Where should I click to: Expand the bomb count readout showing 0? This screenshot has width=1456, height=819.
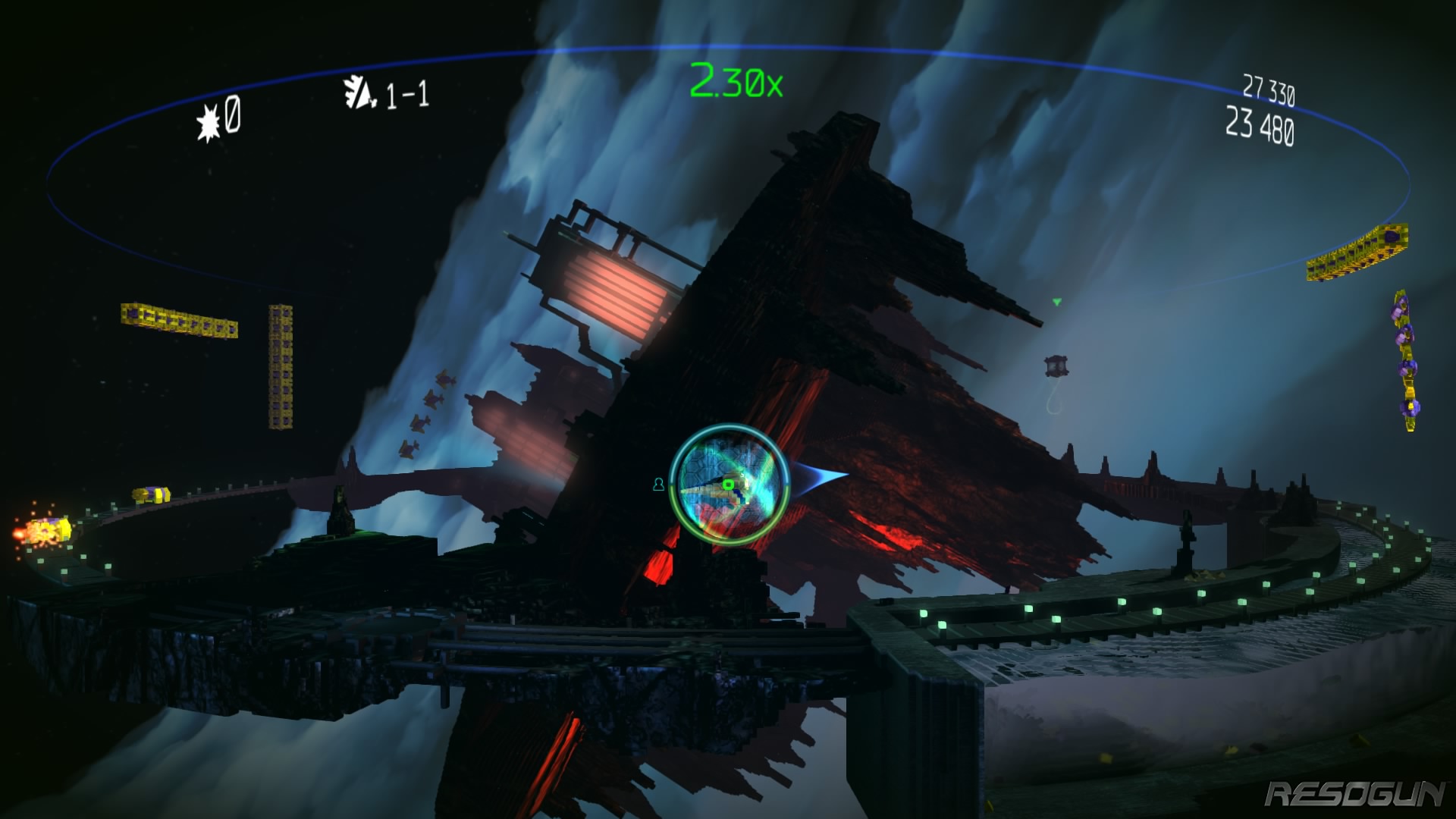(x=231, y=115)
